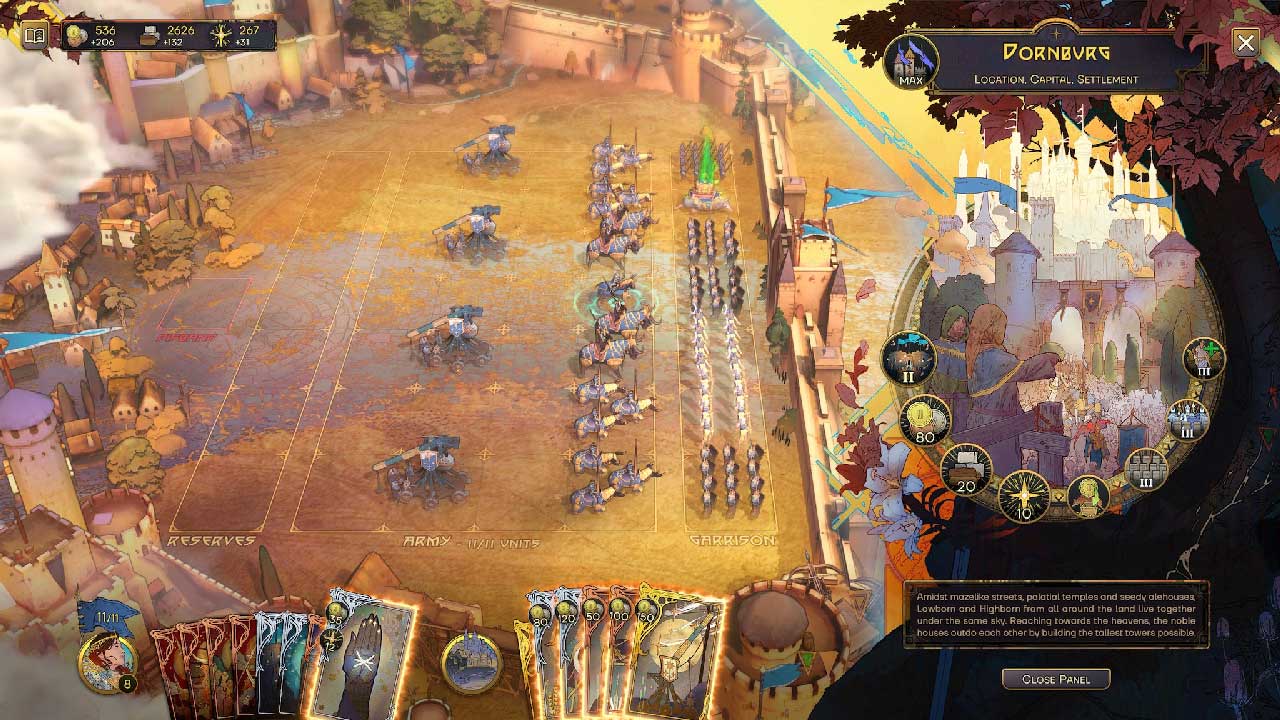This screenshot has width=1280, height=720.
Task: Close the Dornburg panel with the X
Action: click(1245, 42)
